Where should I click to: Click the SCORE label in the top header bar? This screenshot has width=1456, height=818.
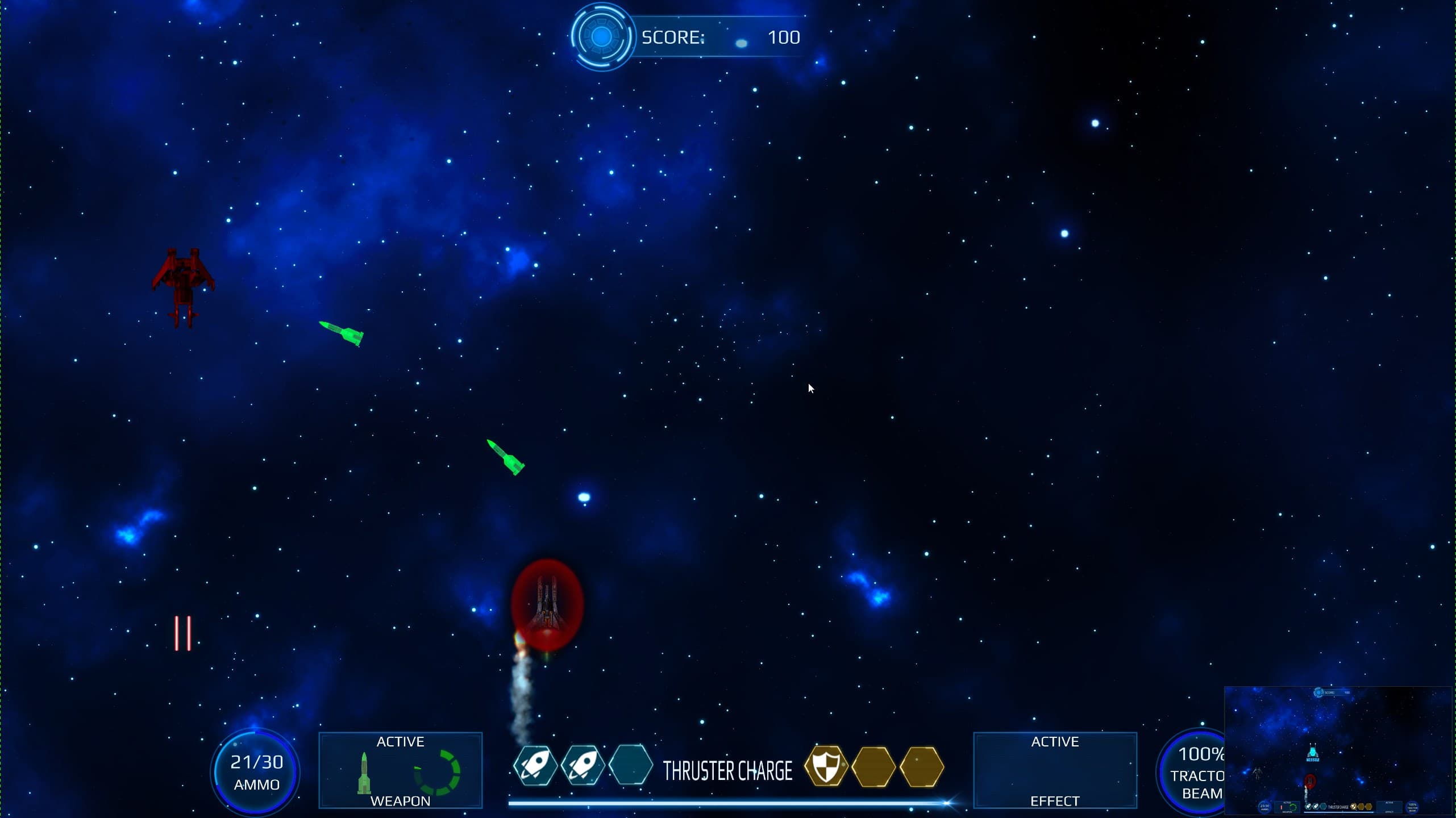673,37
